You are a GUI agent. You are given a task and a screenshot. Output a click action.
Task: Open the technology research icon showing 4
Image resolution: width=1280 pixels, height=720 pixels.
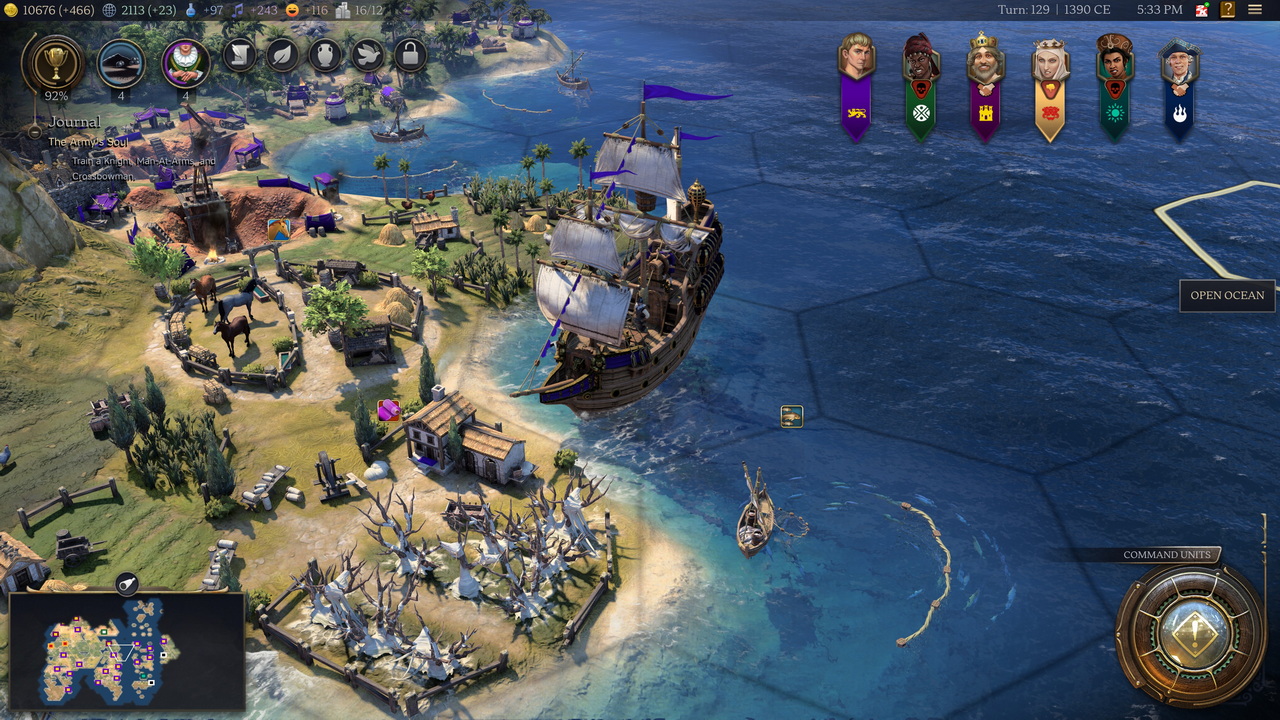pos(121,64)
